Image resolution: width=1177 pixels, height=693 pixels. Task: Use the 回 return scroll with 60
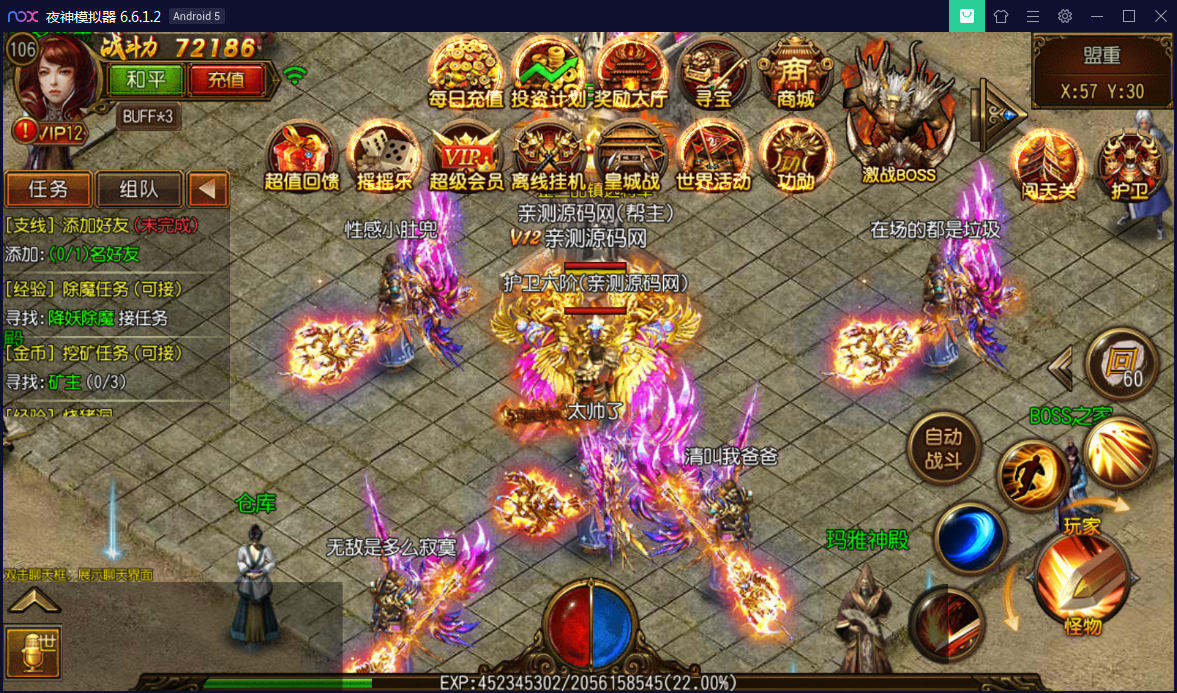click(1121, 362)
